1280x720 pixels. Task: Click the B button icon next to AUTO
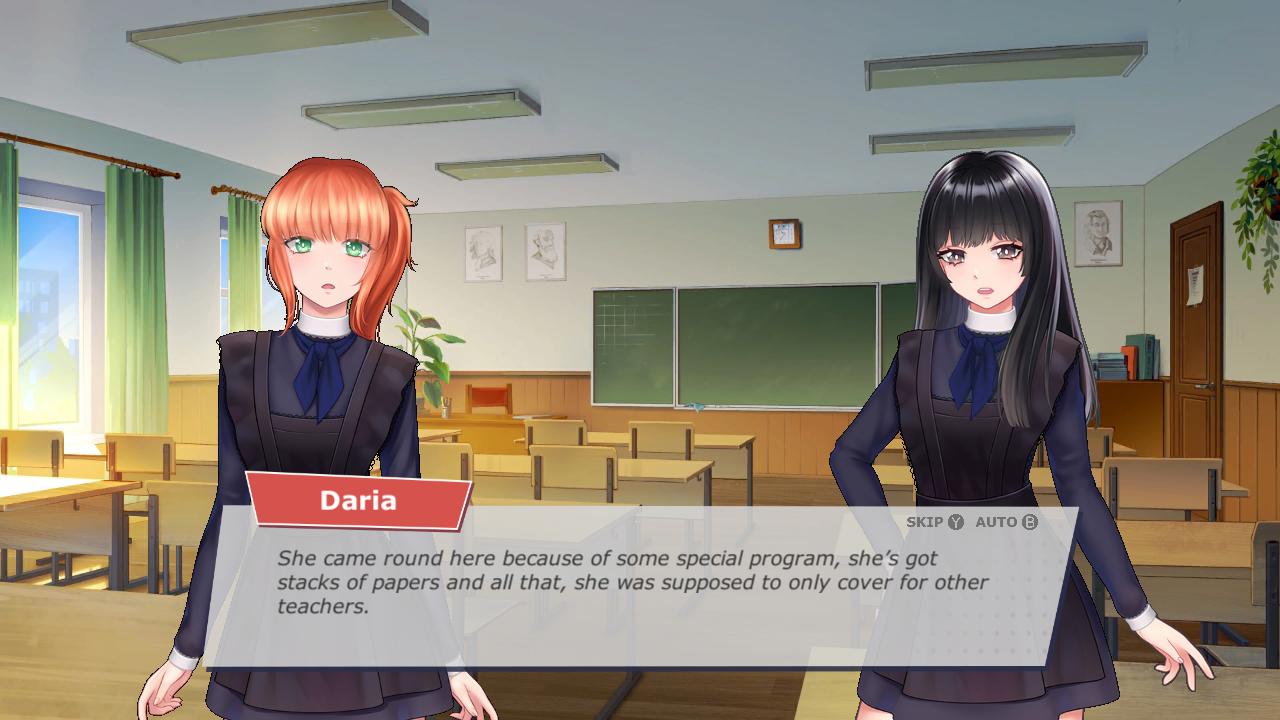[1031, 521]
